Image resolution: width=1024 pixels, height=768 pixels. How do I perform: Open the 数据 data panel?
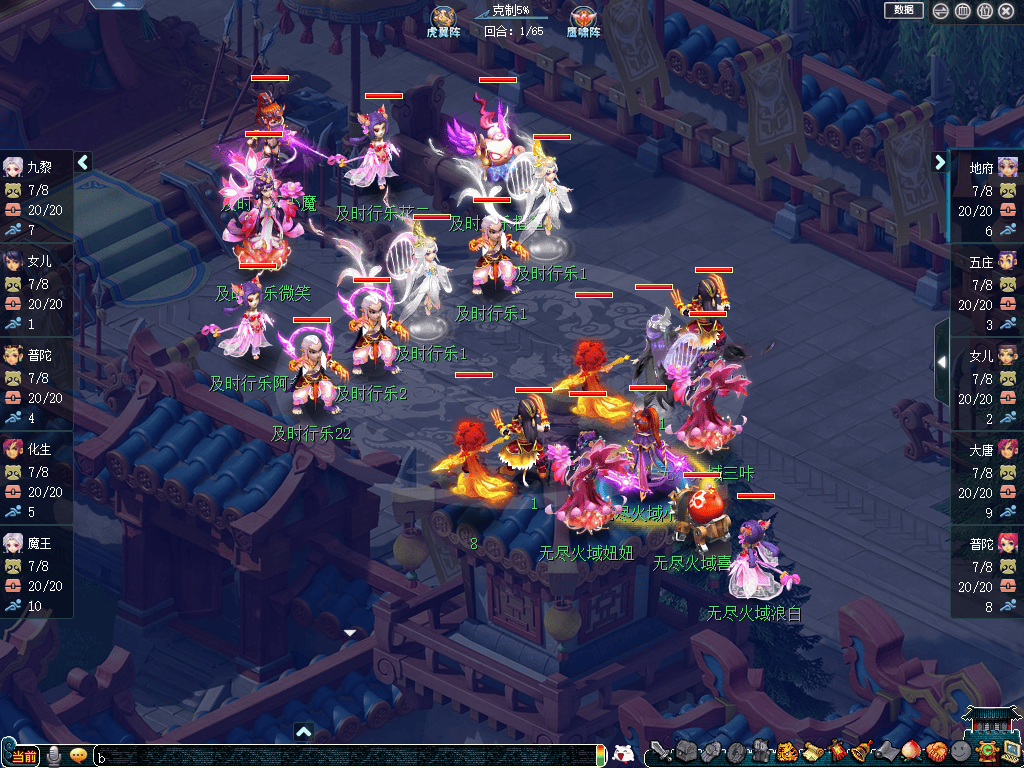tap(903, 10)
